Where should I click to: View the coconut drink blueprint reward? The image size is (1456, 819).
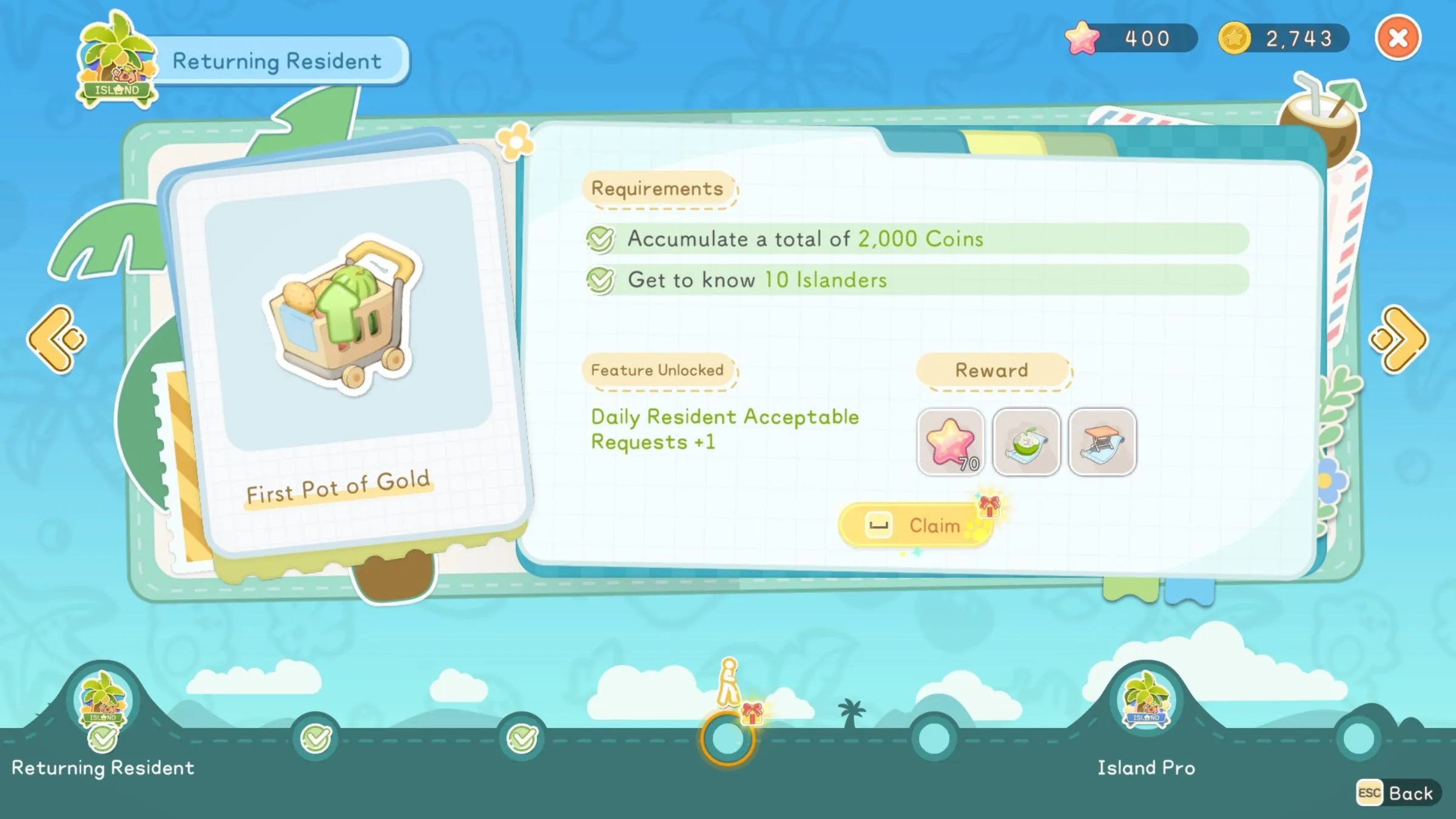[1026, 442]
